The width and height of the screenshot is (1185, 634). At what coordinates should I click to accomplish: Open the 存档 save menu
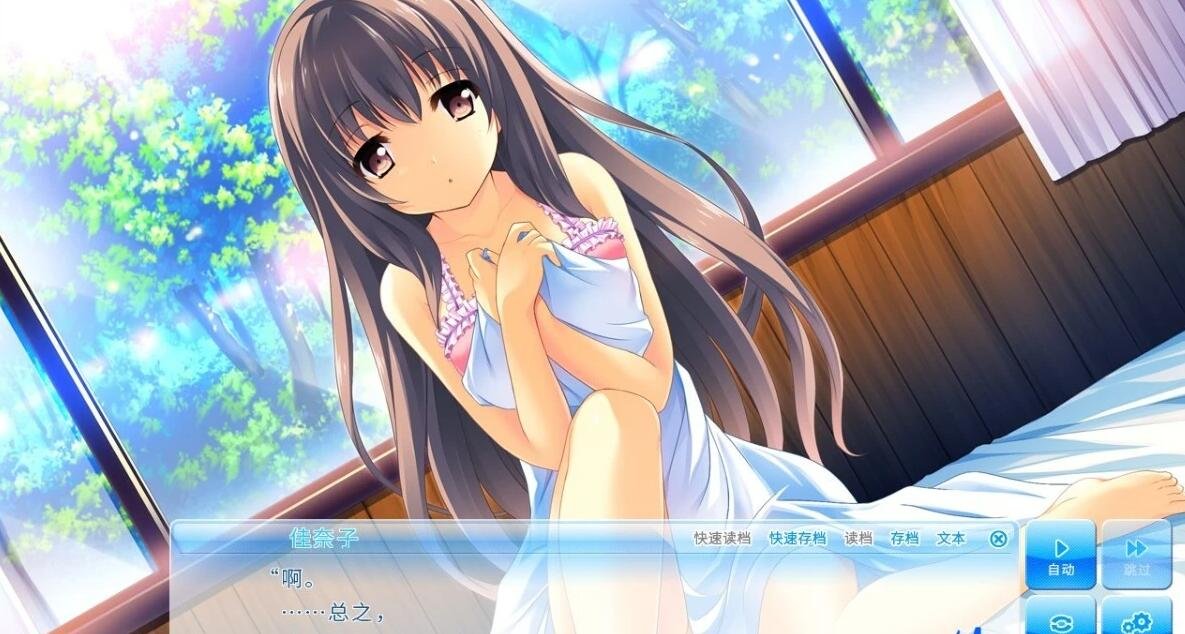(x=904, y=538)
